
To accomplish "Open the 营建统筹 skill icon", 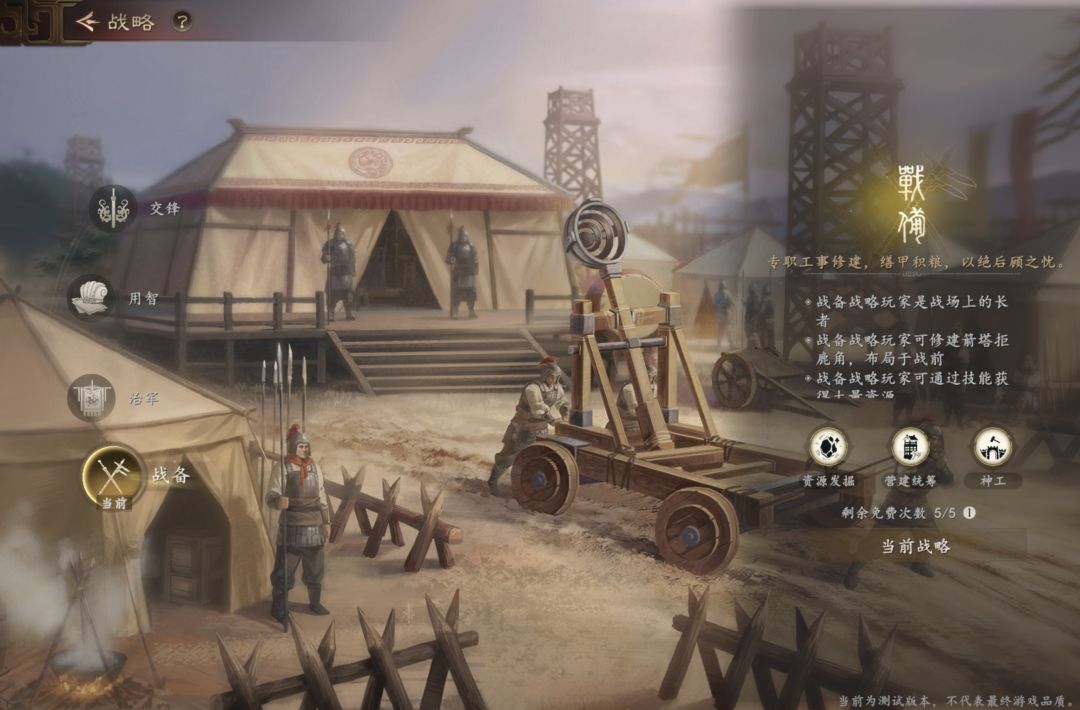I will pyautogui.click(x=910, y=446).
